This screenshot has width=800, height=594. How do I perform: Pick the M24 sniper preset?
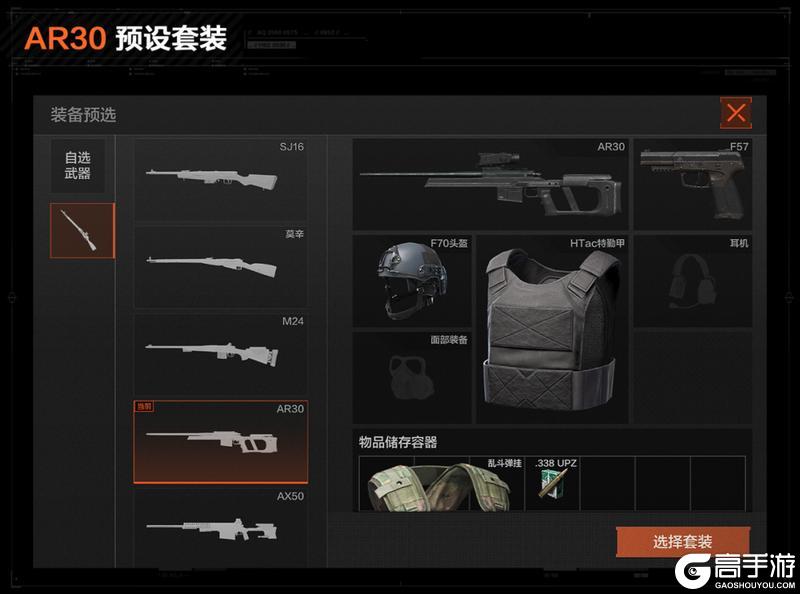coord(221,353)
